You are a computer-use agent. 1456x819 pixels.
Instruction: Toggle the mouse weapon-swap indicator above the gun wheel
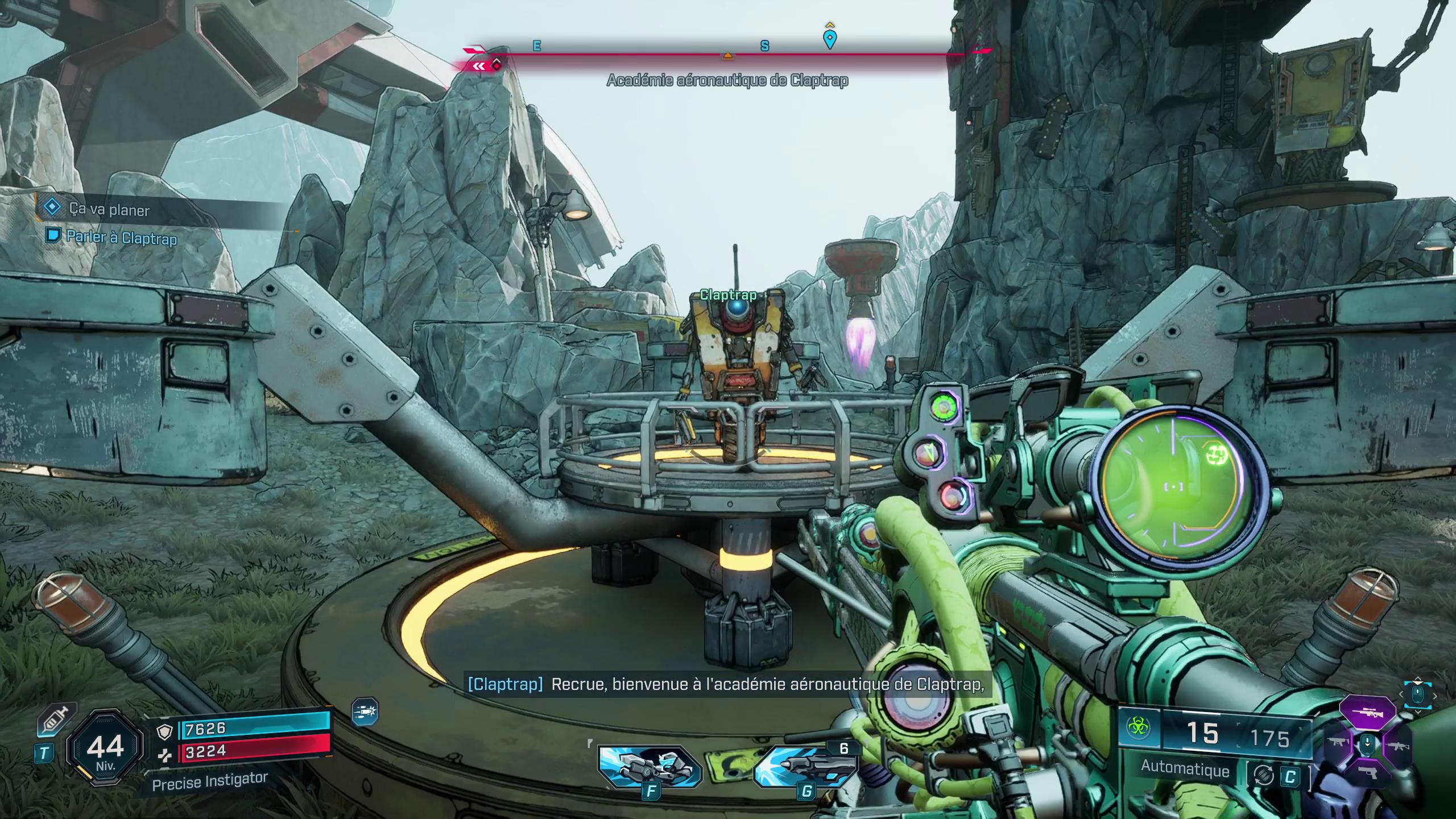point(1417,694)
